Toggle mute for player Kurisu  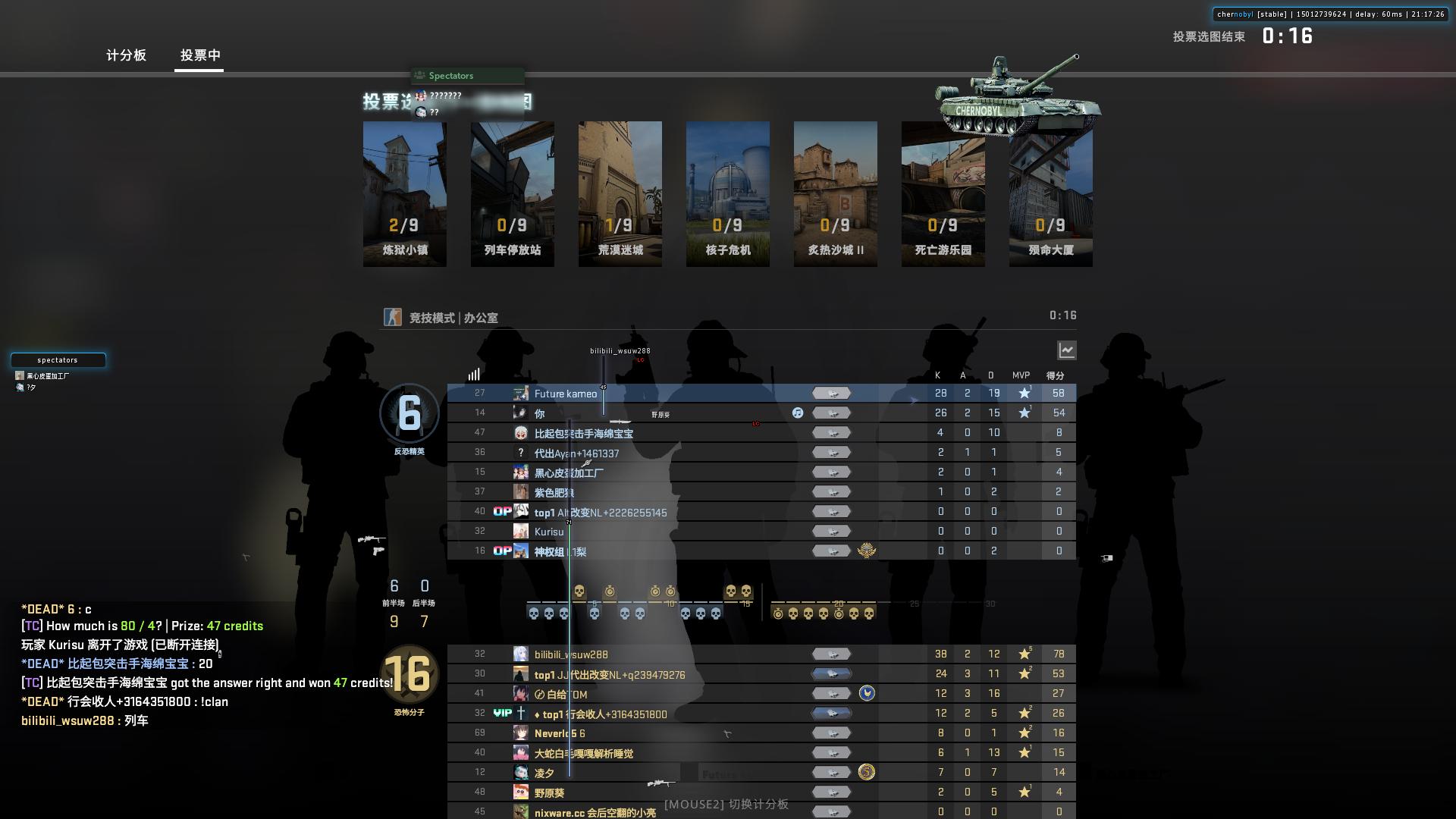point(832,531)
